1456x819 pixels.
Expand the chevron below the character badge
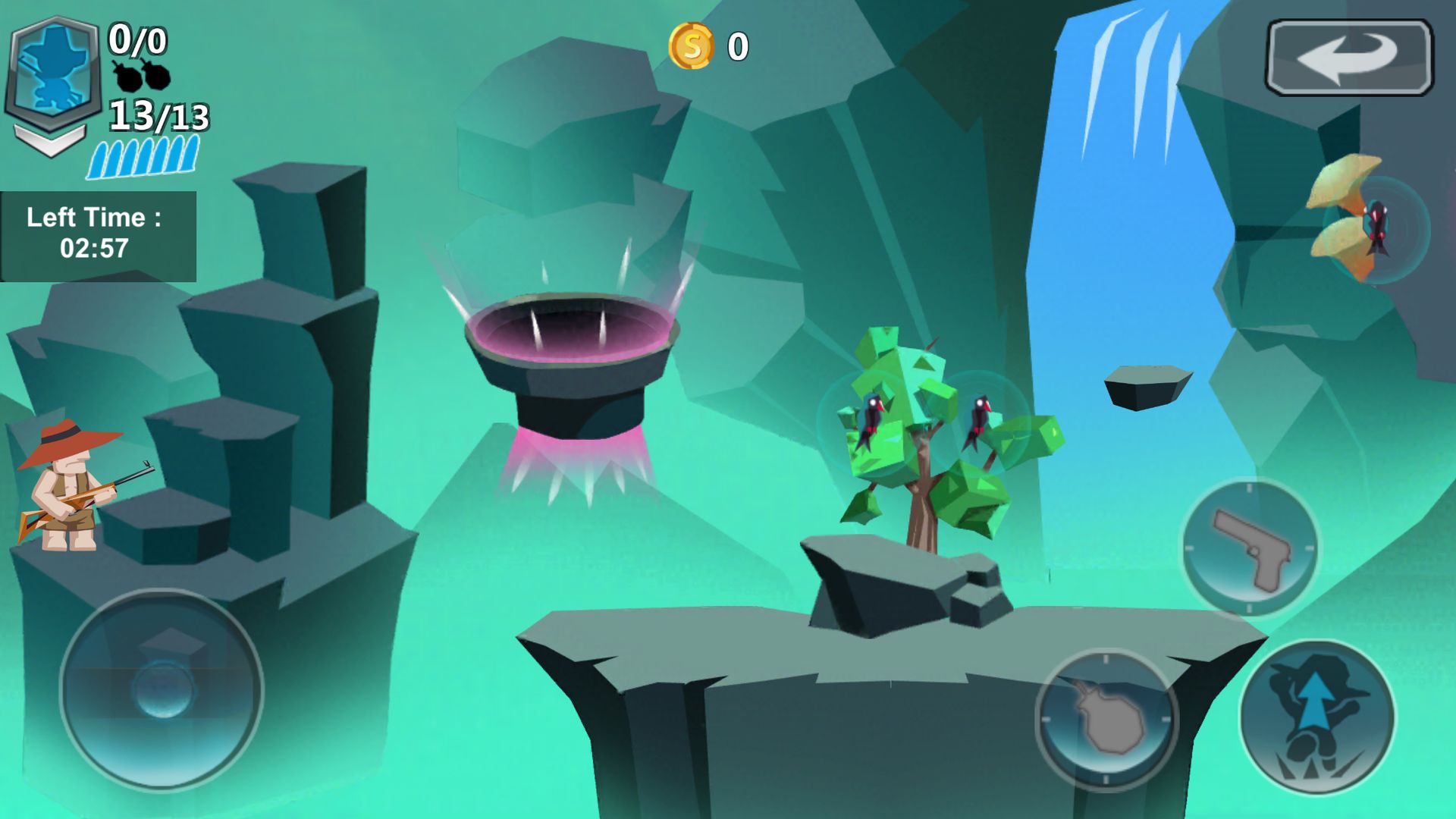[50, 140]
